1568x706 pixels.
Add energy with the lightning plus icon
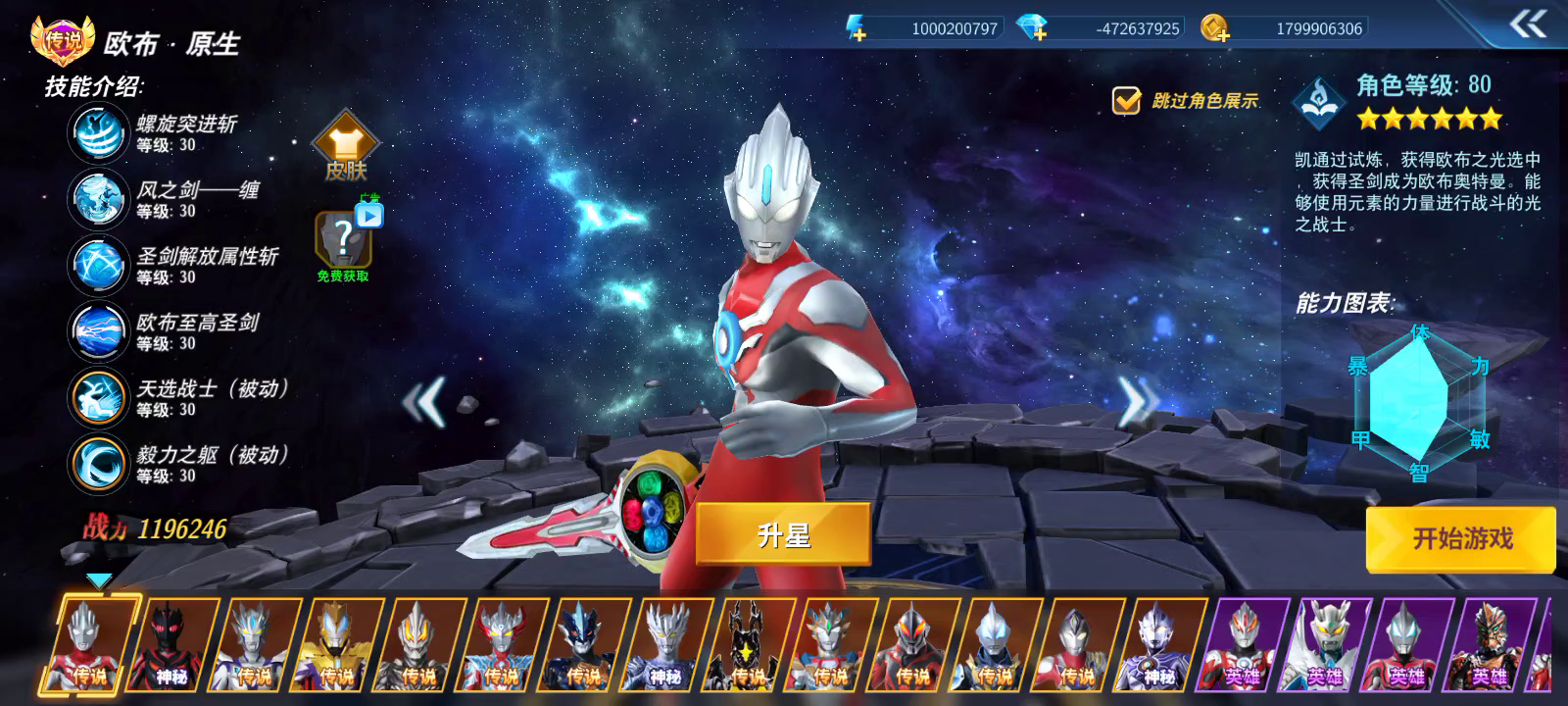click(857, 28)
